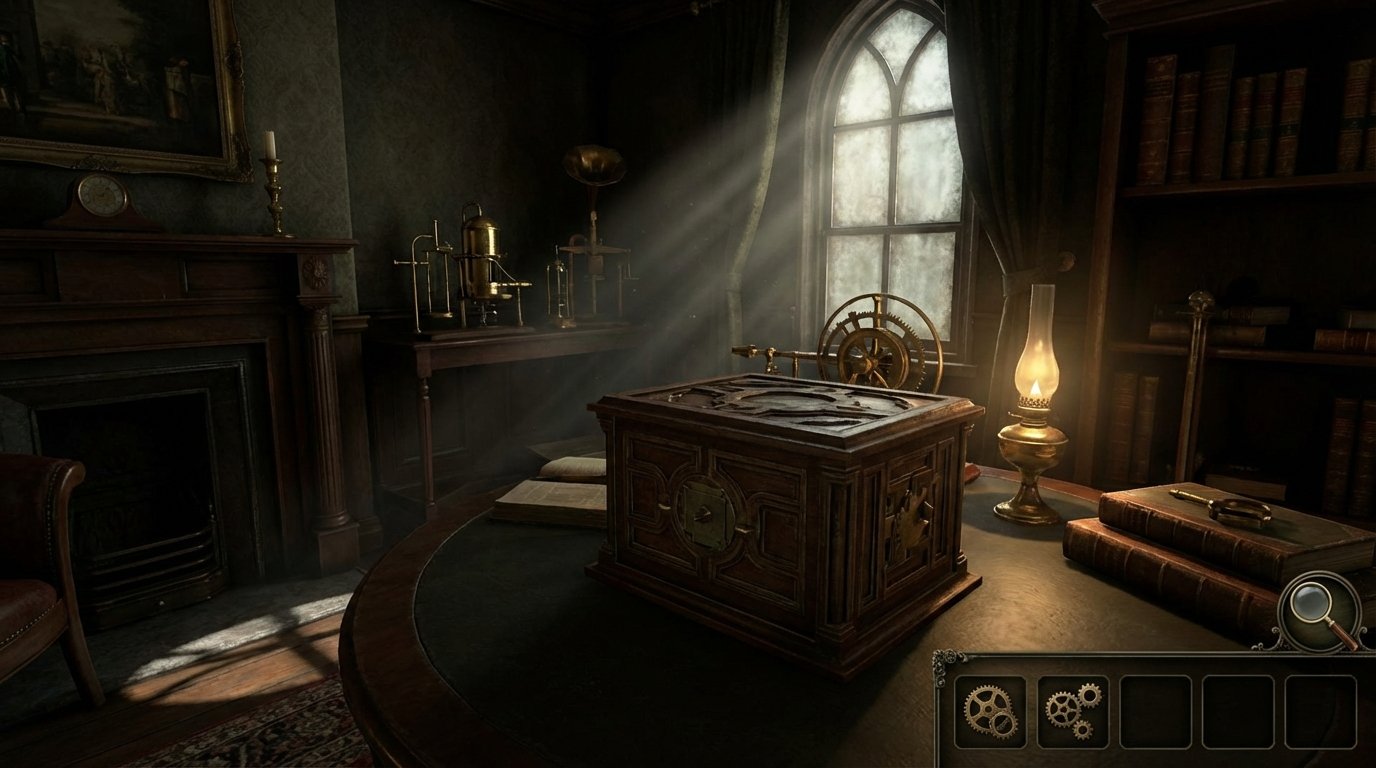1376x768 pixels.
Task: Click the brass keyhole plate on the puzzle box
Action: pyautogui.click(x=706, y=512)
